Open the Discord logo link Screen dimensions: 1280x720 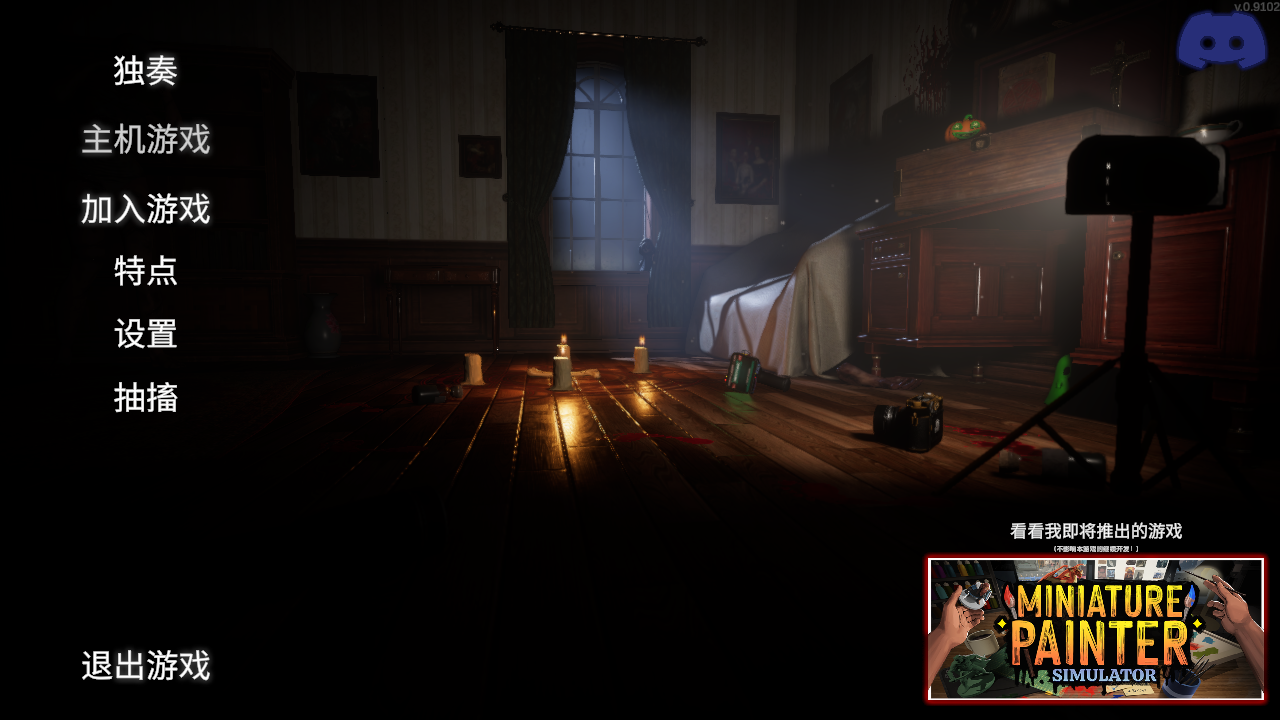point(1221,42)
